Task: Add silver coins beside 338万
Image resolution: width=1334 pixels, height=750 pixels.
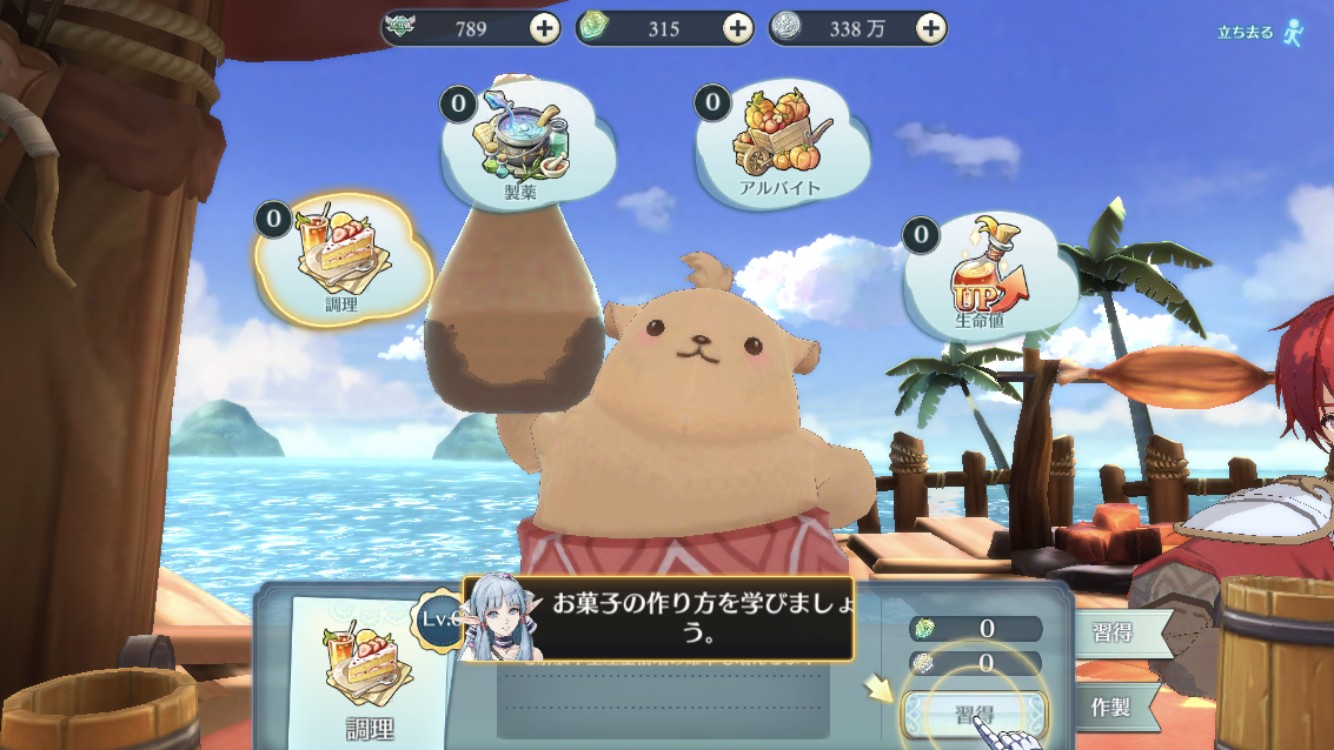Action: [931, 28]
